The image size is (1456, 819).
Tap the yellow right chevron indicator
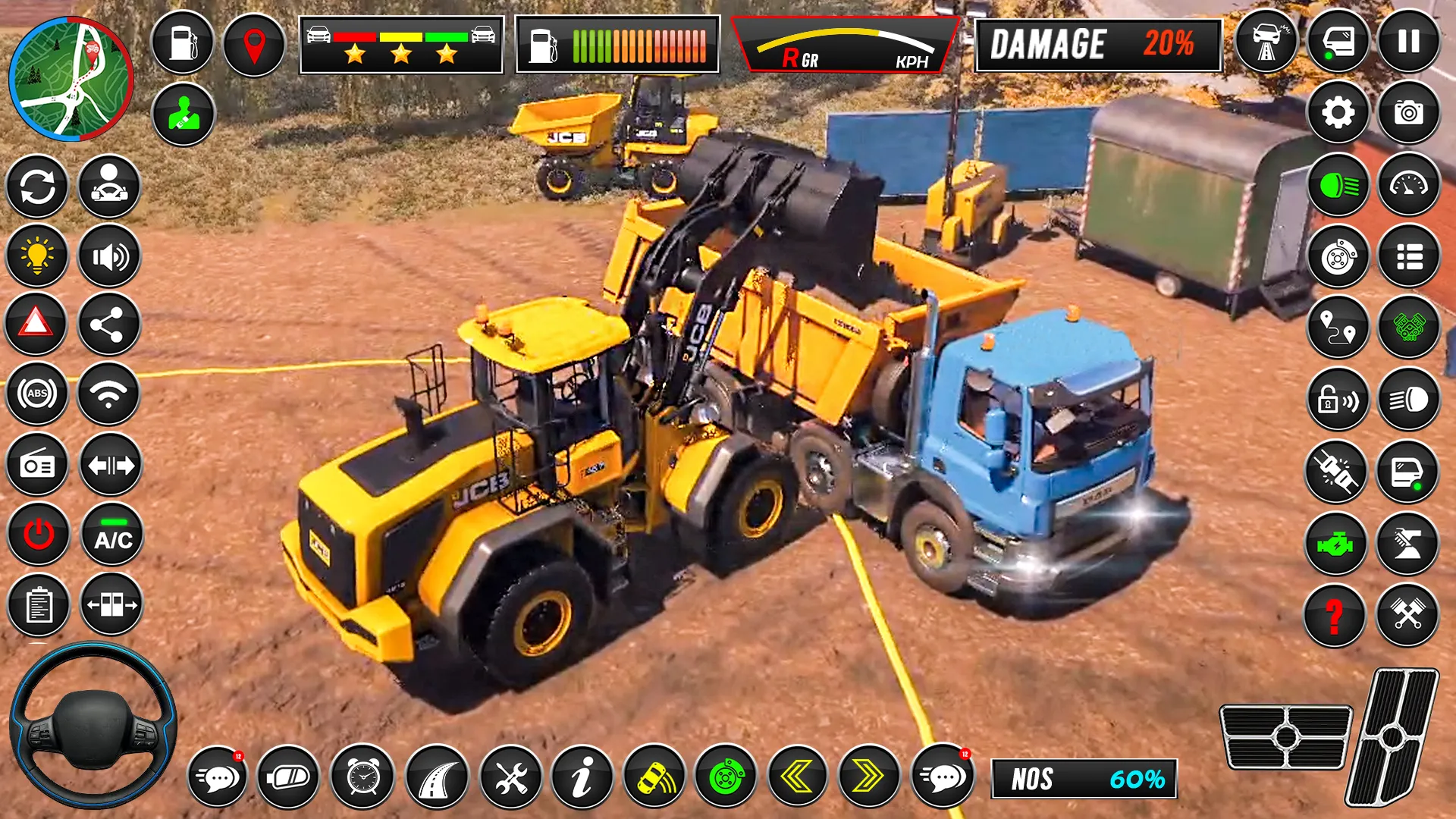pyautogui.click(x=868, y=777)
